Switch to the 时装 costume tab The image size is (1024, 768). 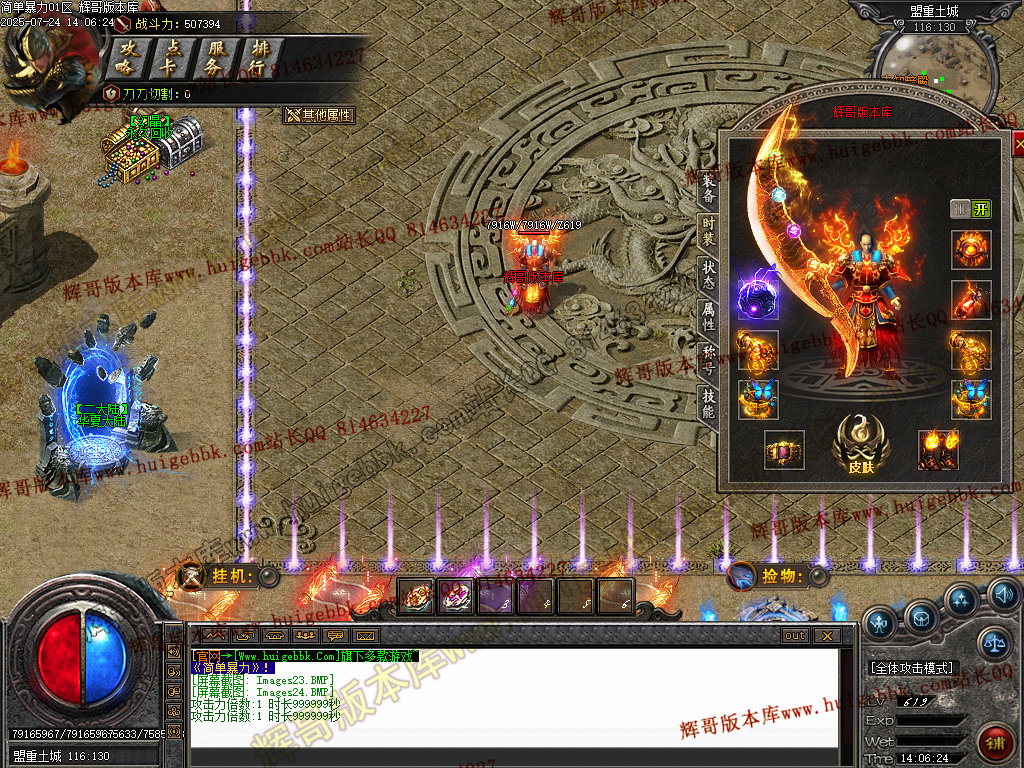[x=708, y=233]
